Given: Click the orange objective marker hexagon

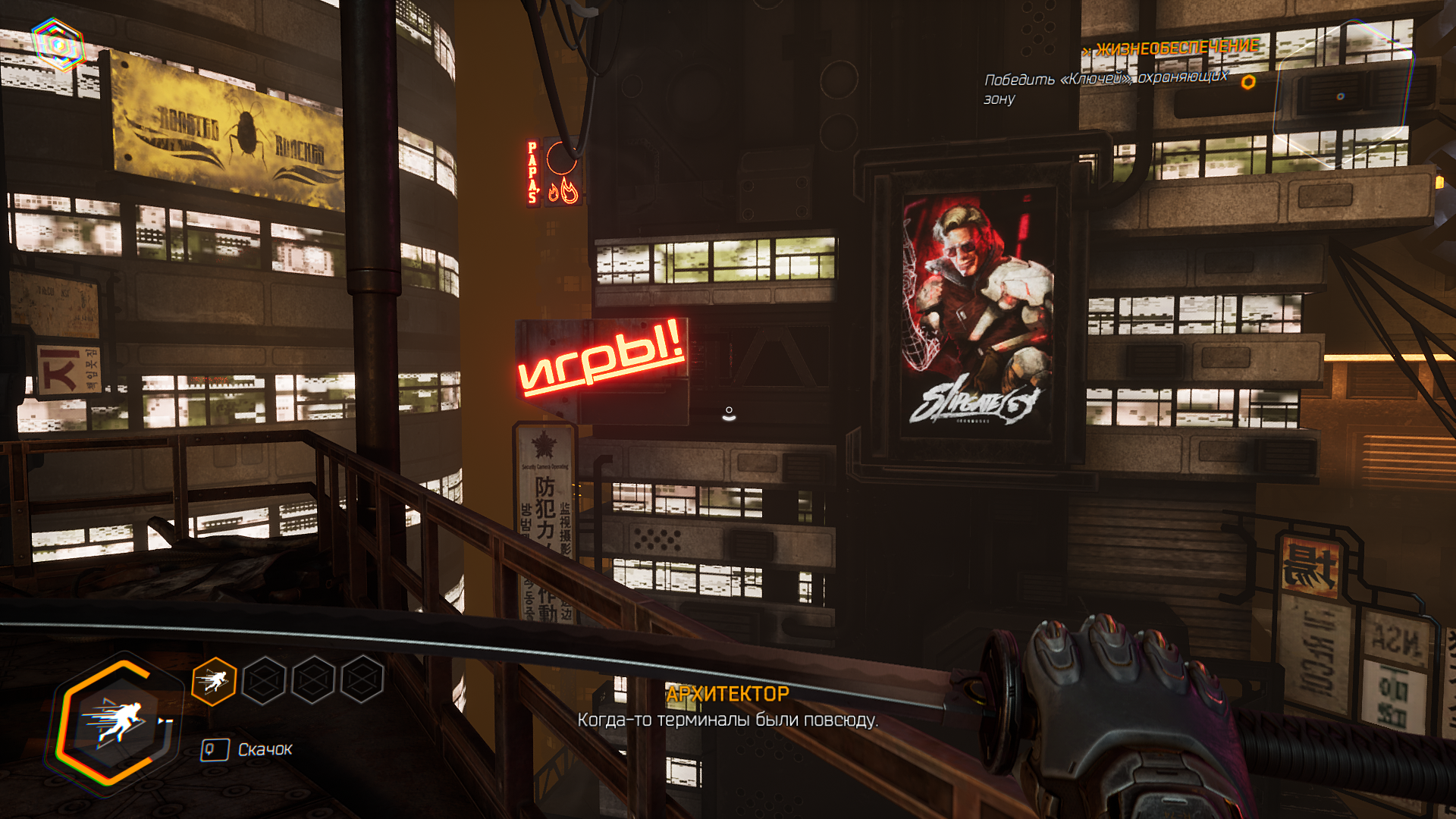Looking at the screenshot, I should point(1247,82).
